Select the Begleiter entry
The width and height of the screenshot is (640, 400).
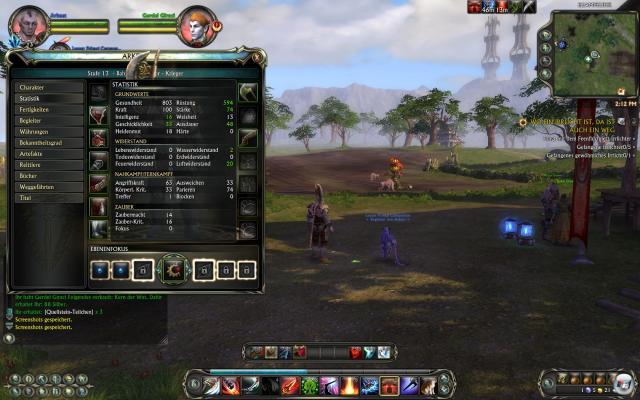[x=47, y=121]
